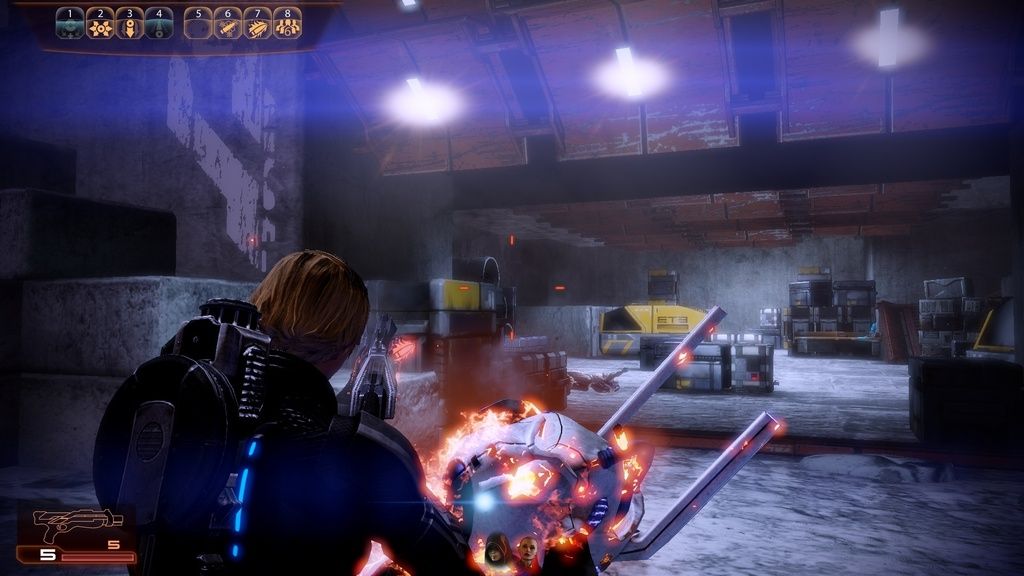The height and width of the screenshot is (576, 1024).
Task: Use the down-arrow power in slot 3
Action: [x=129, y=24]
